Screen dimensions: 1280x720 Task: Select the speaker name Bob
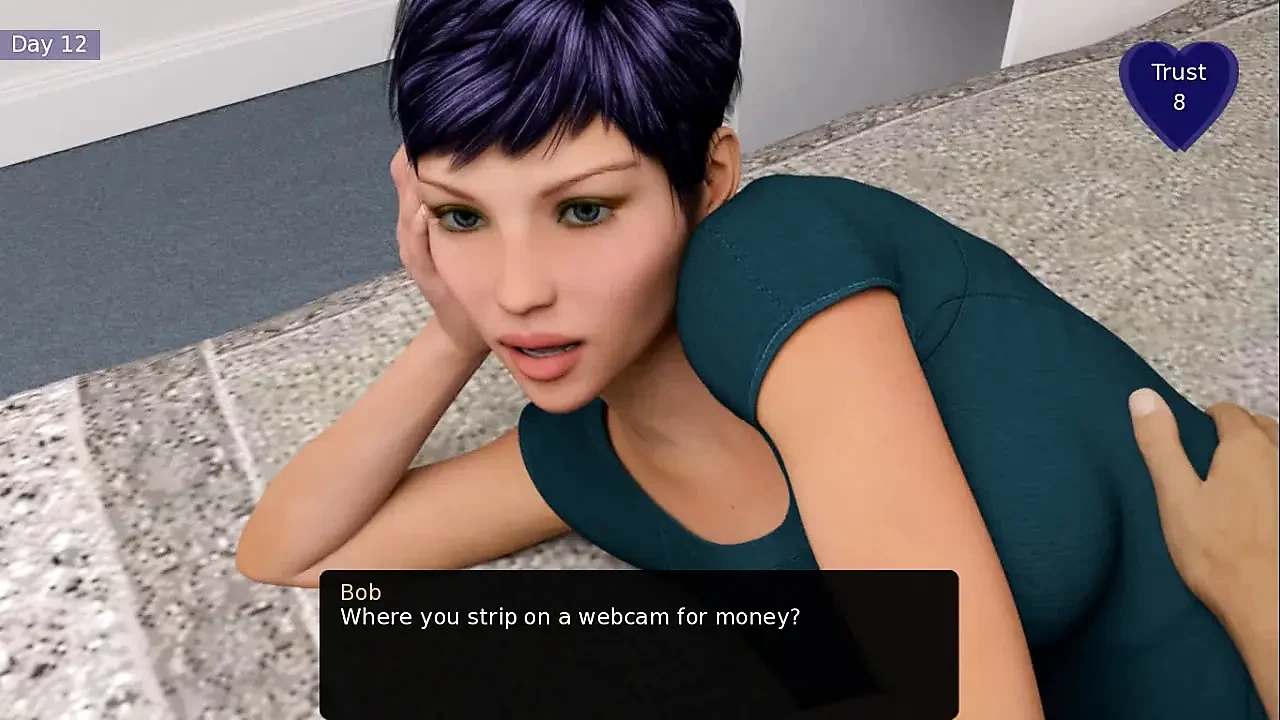(x=361, y=592)
